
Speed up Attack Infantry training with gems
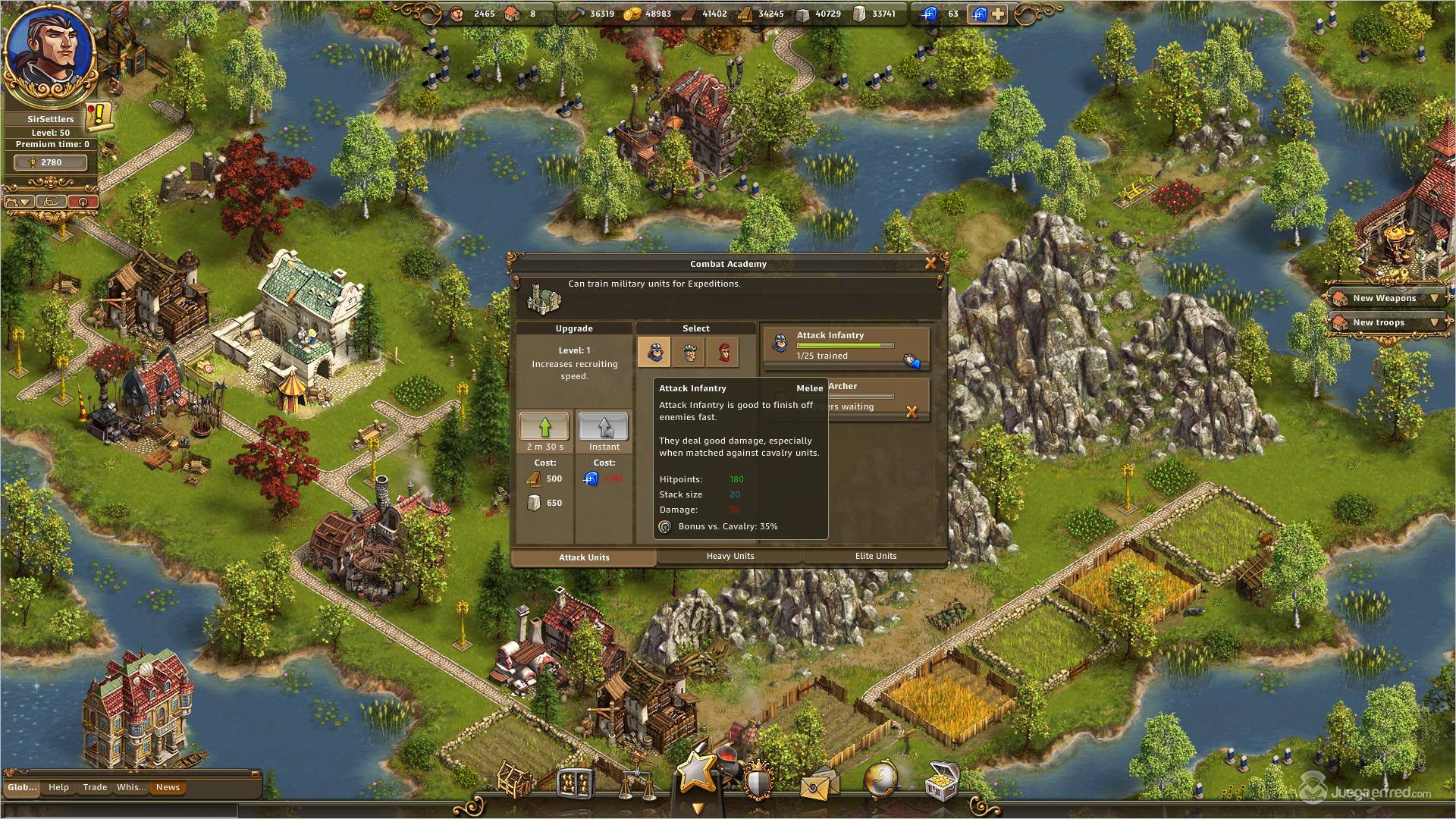(x=912, y=362)
